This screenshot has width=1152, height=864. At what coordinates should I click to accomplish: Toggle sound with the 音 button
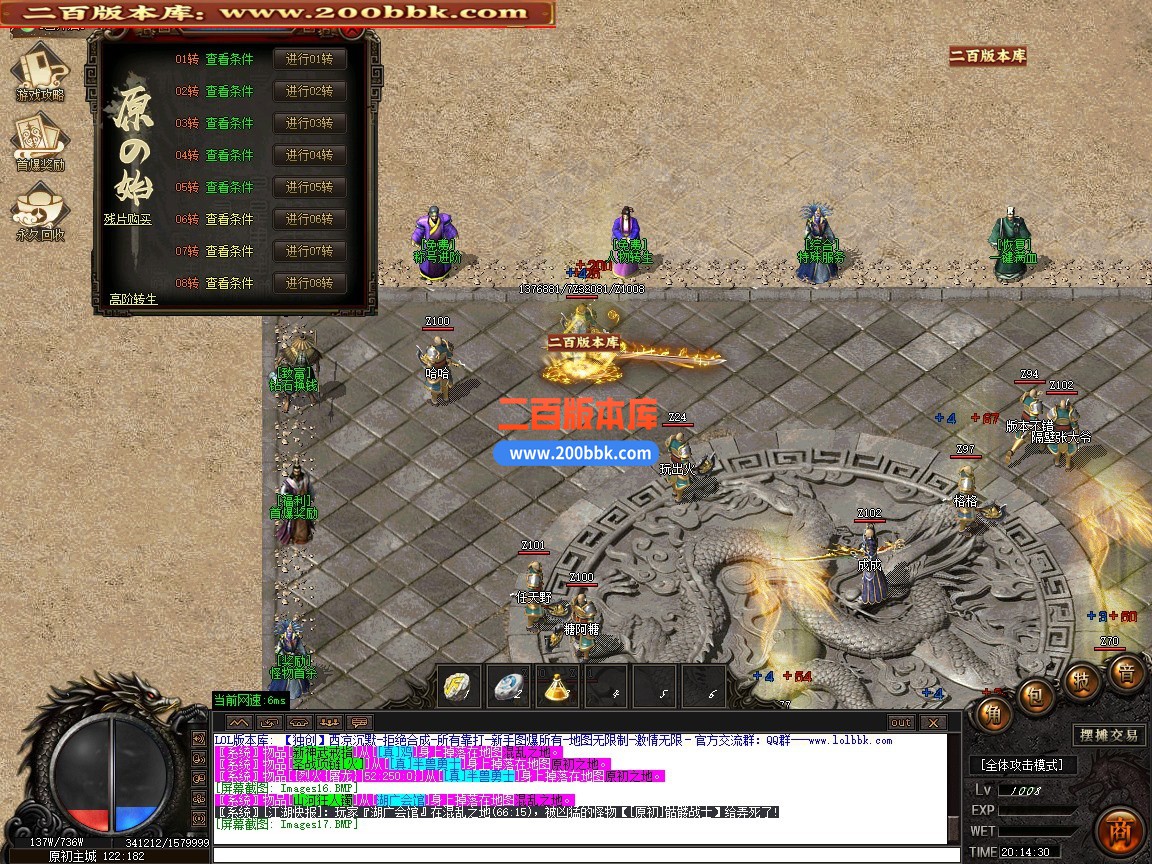[x=1126, y=673]
